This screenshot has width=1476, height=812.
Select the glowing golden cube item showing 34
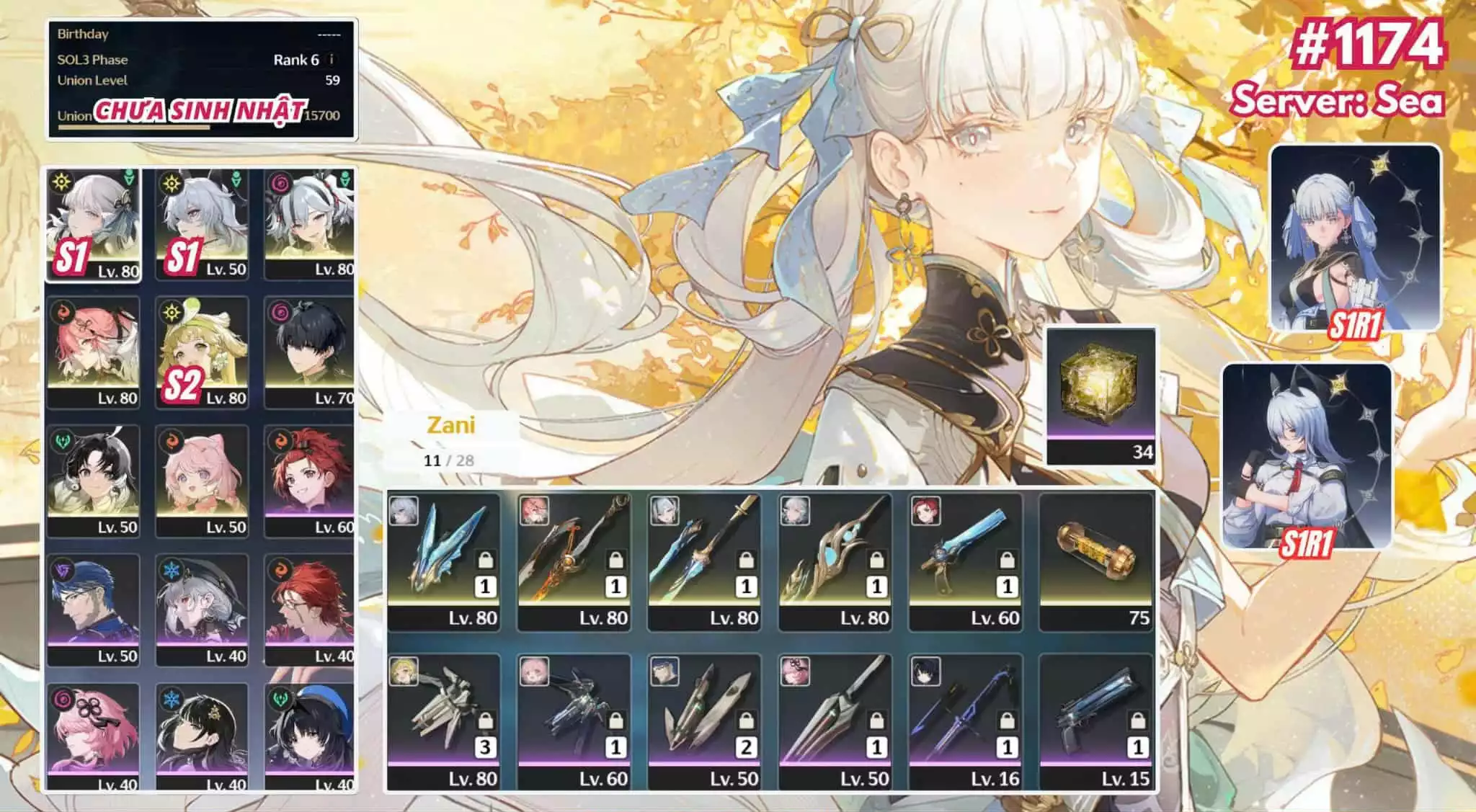[x=1101, y=396]
